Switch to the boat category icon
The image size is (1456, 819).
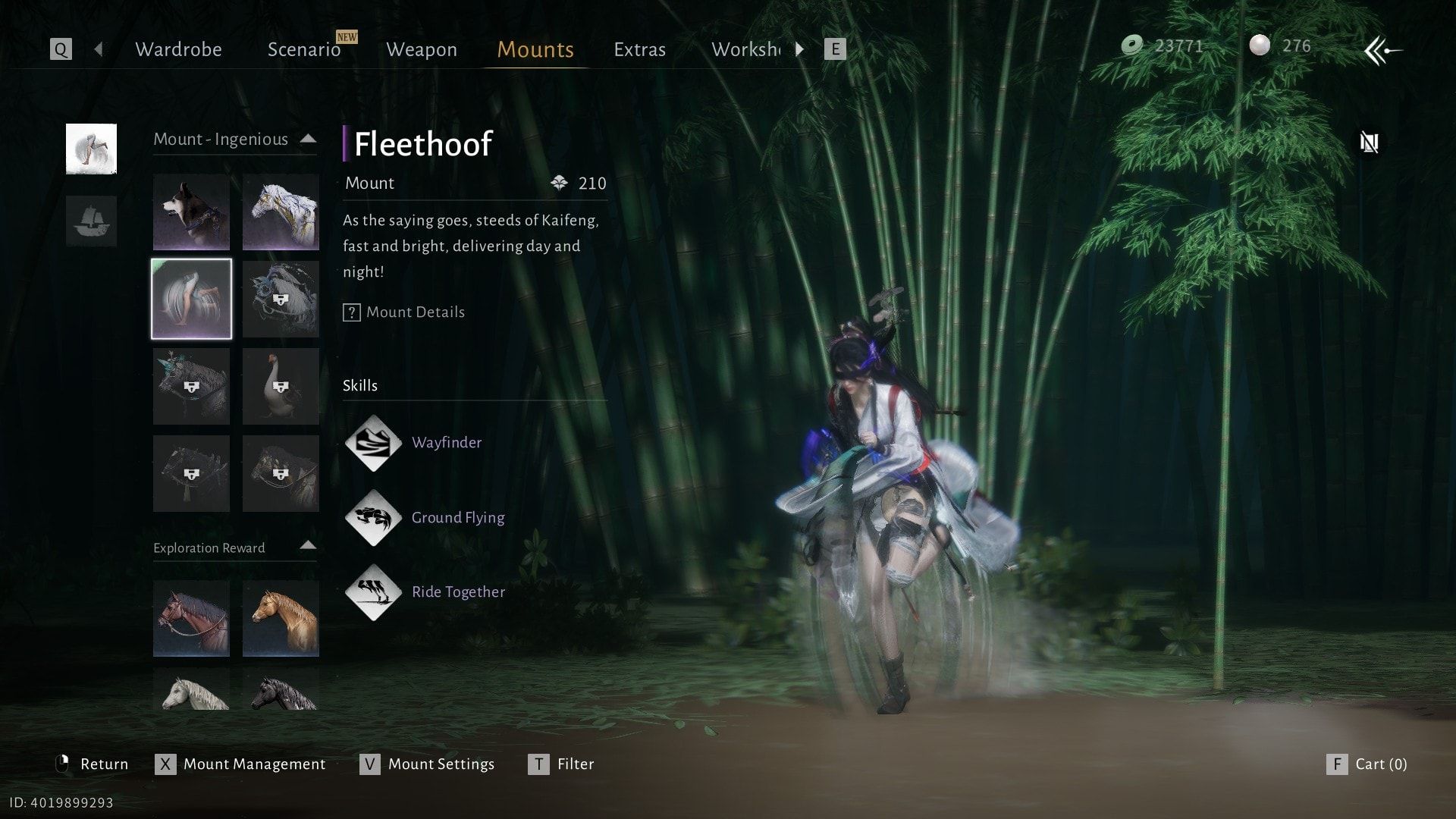click(x=91, y=221)
